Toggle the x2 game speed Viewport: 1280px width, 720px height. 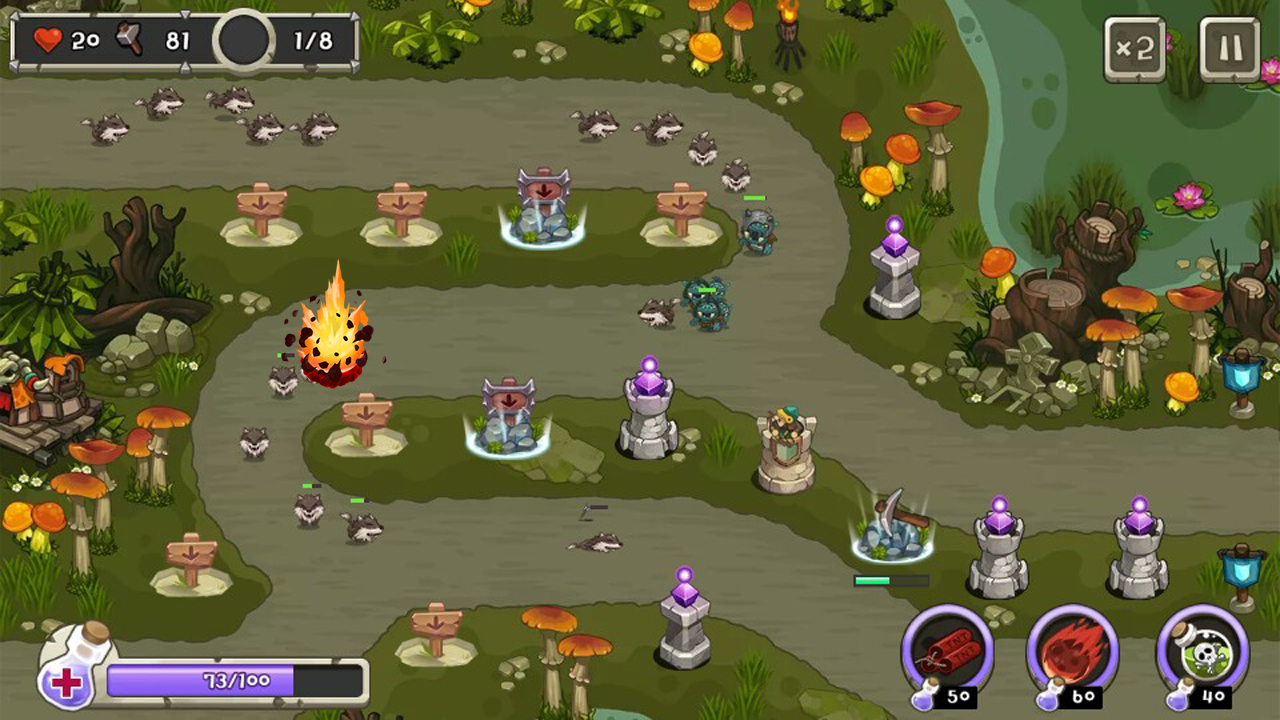tap(1135, 47)
